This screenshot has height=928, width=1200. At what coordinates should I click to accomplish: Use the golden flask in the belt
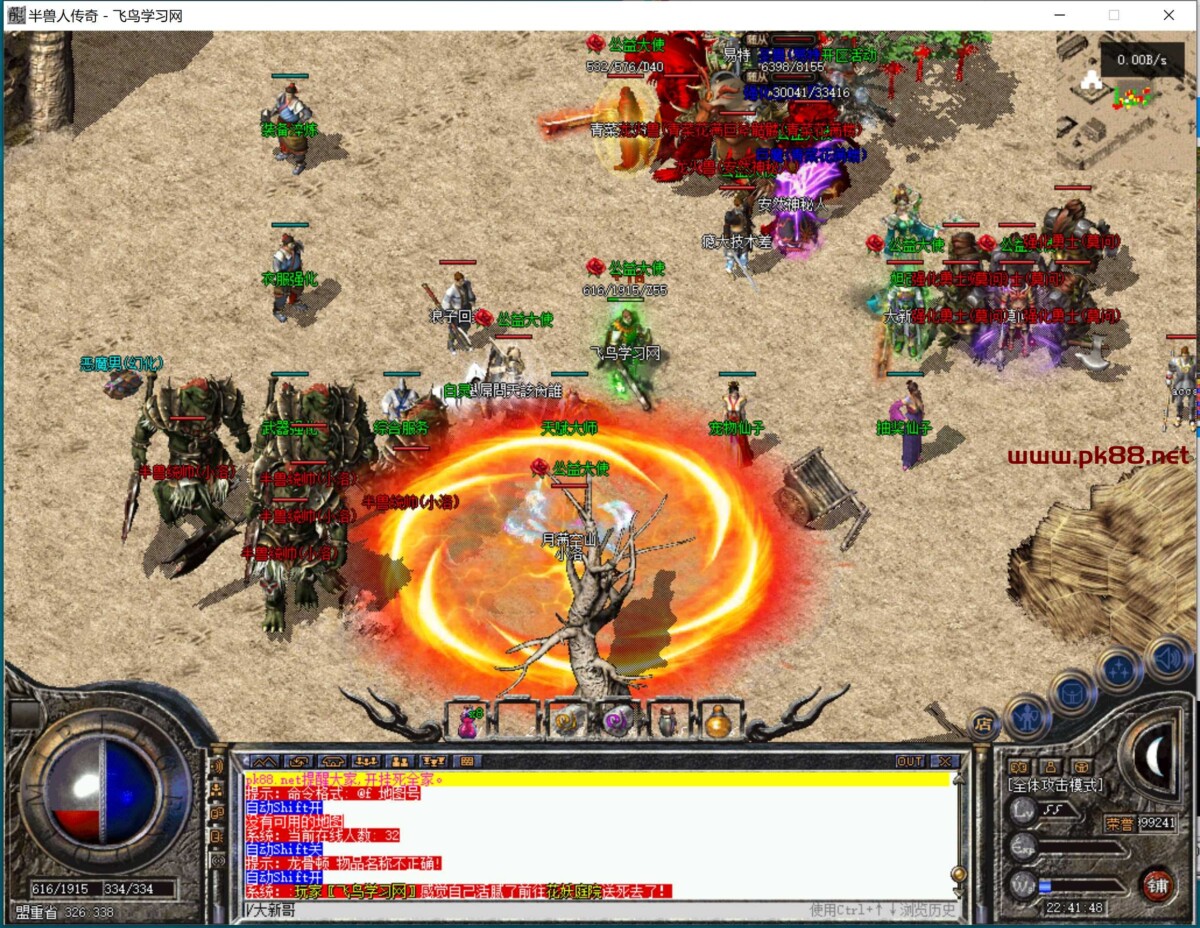coord(716,720)
